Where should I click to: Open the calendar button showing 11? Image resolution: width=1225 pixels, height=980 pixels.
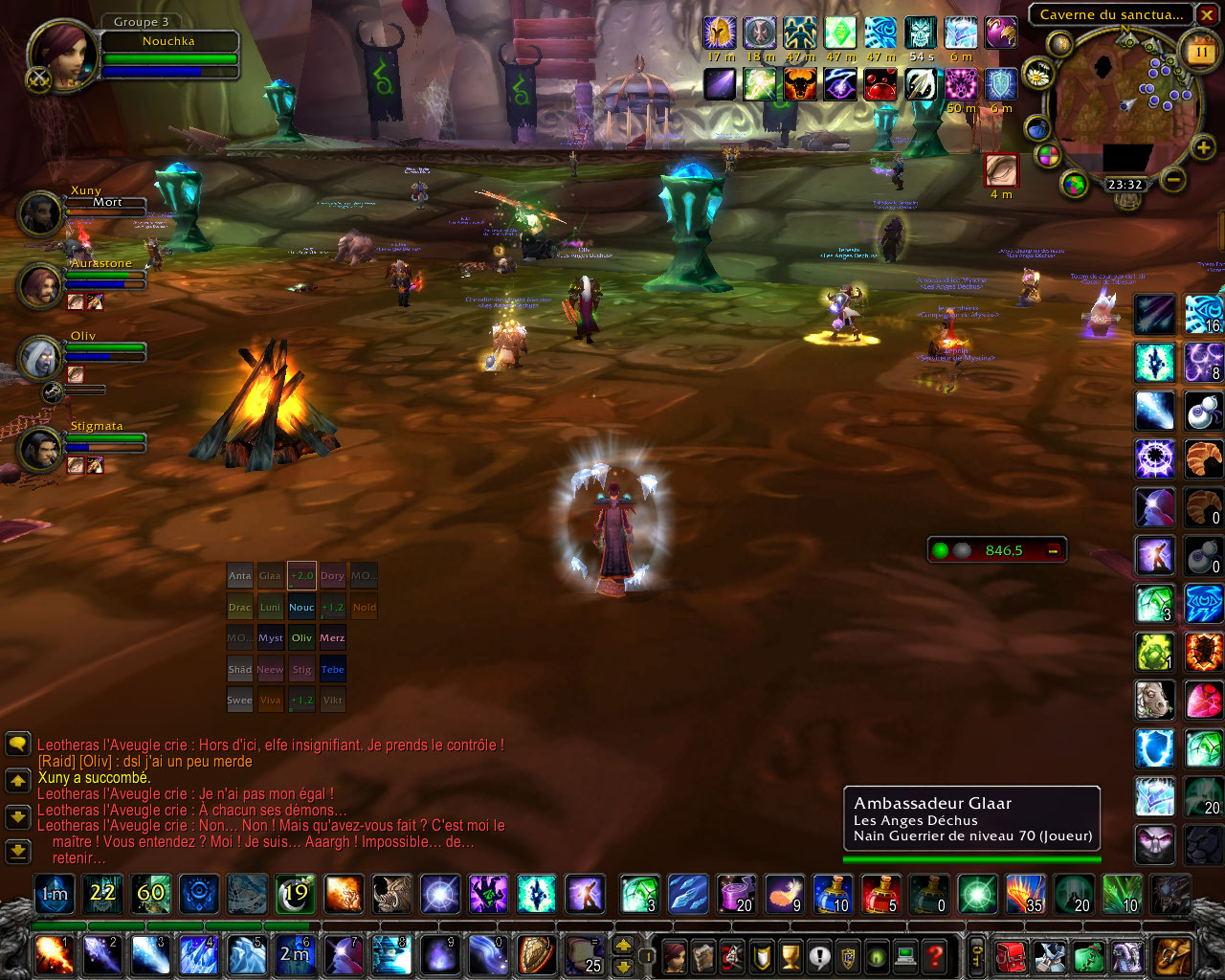(x=1200, y=52)
